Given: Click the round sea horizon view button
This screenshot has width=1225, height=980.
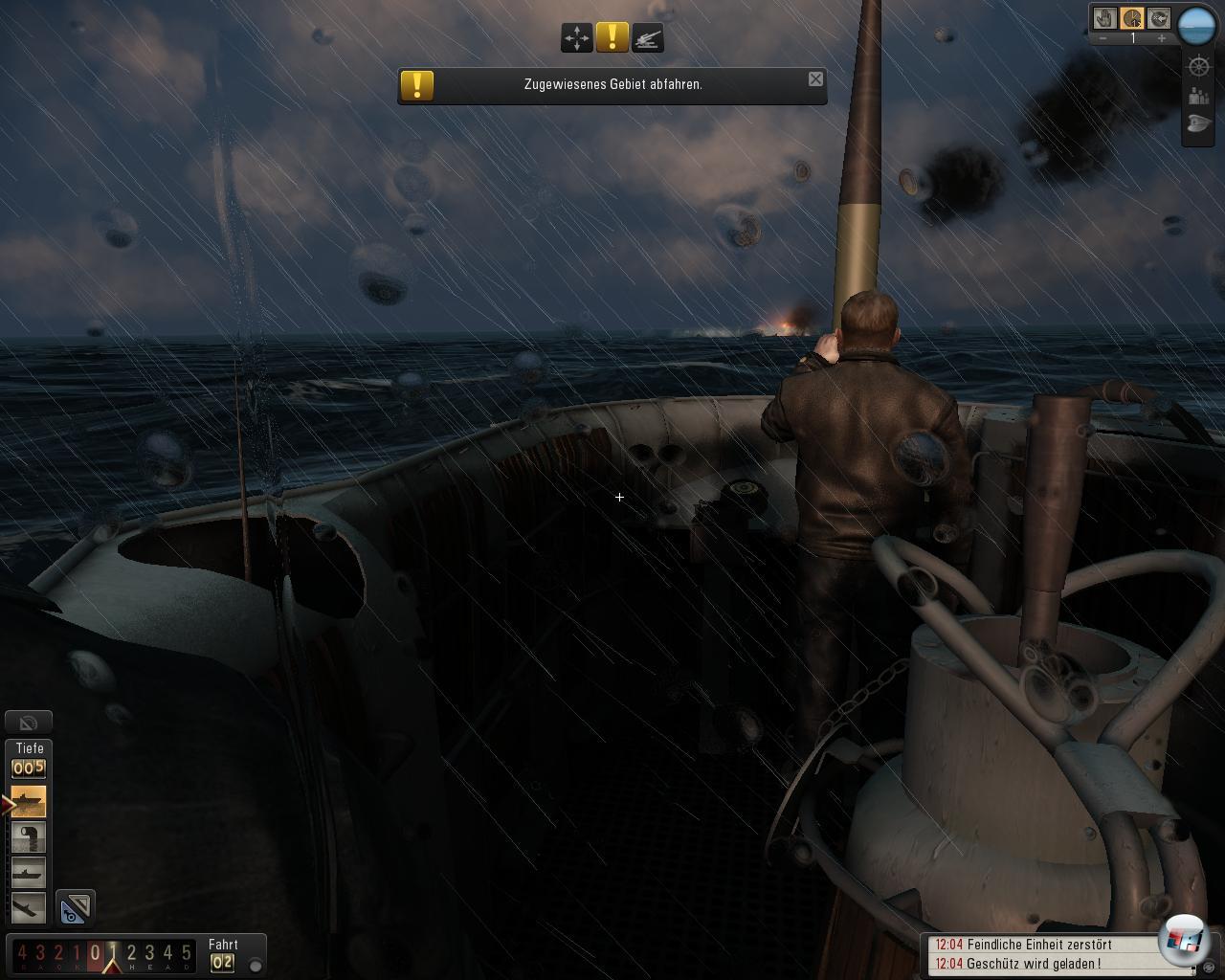Looking at the screenshot, I should coord(1195,26).
